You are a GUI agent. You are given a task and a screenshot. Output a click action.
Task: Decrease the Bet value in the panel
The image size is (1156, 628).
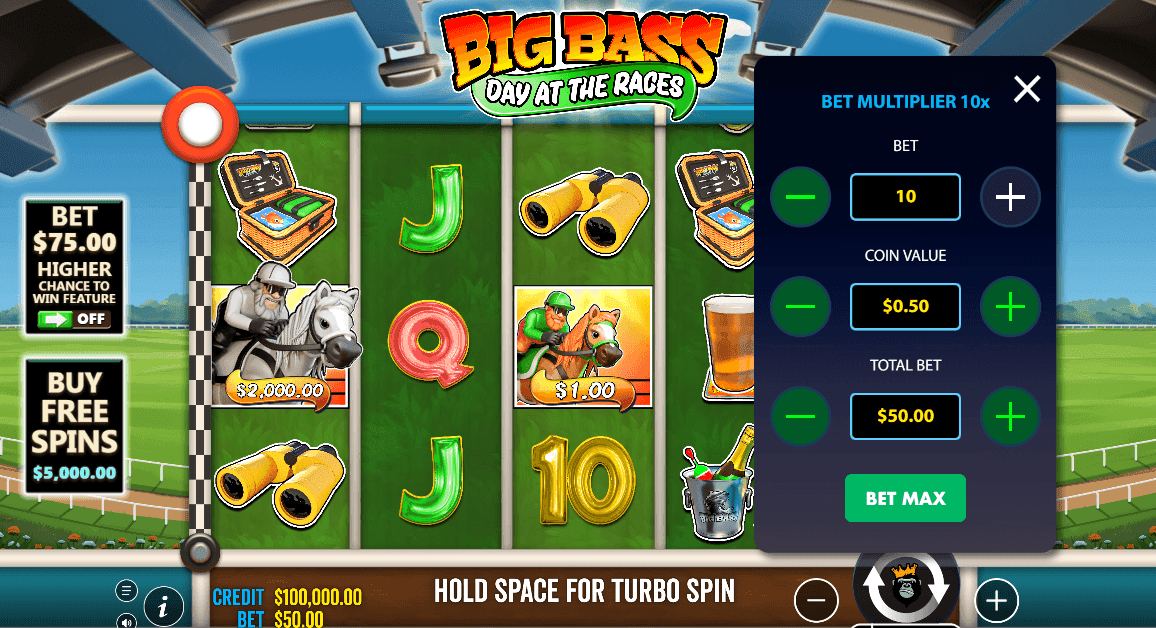tap(800, 197)
